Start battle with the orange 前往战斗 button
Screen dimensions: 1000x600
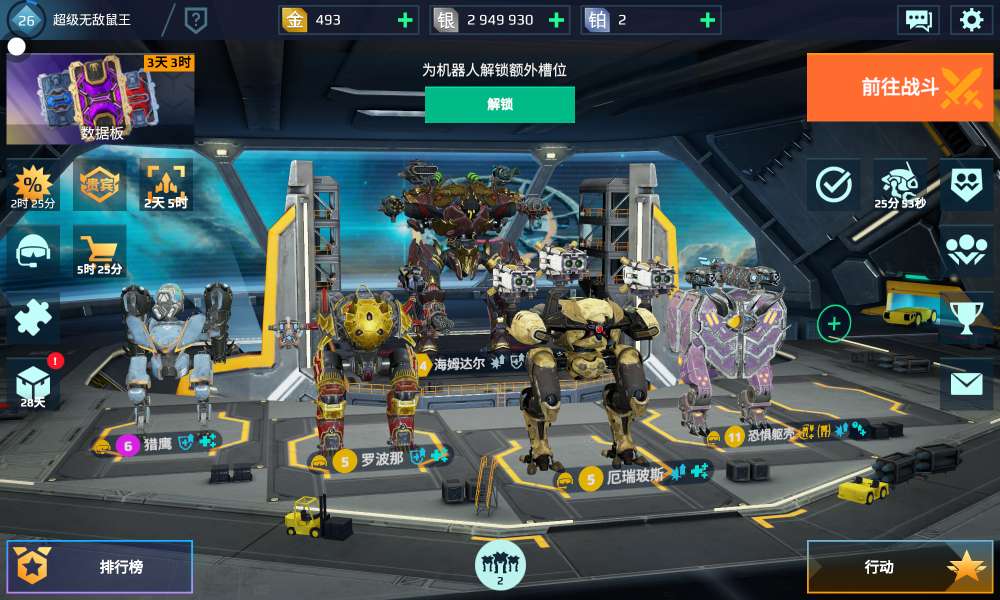[900, 87]
